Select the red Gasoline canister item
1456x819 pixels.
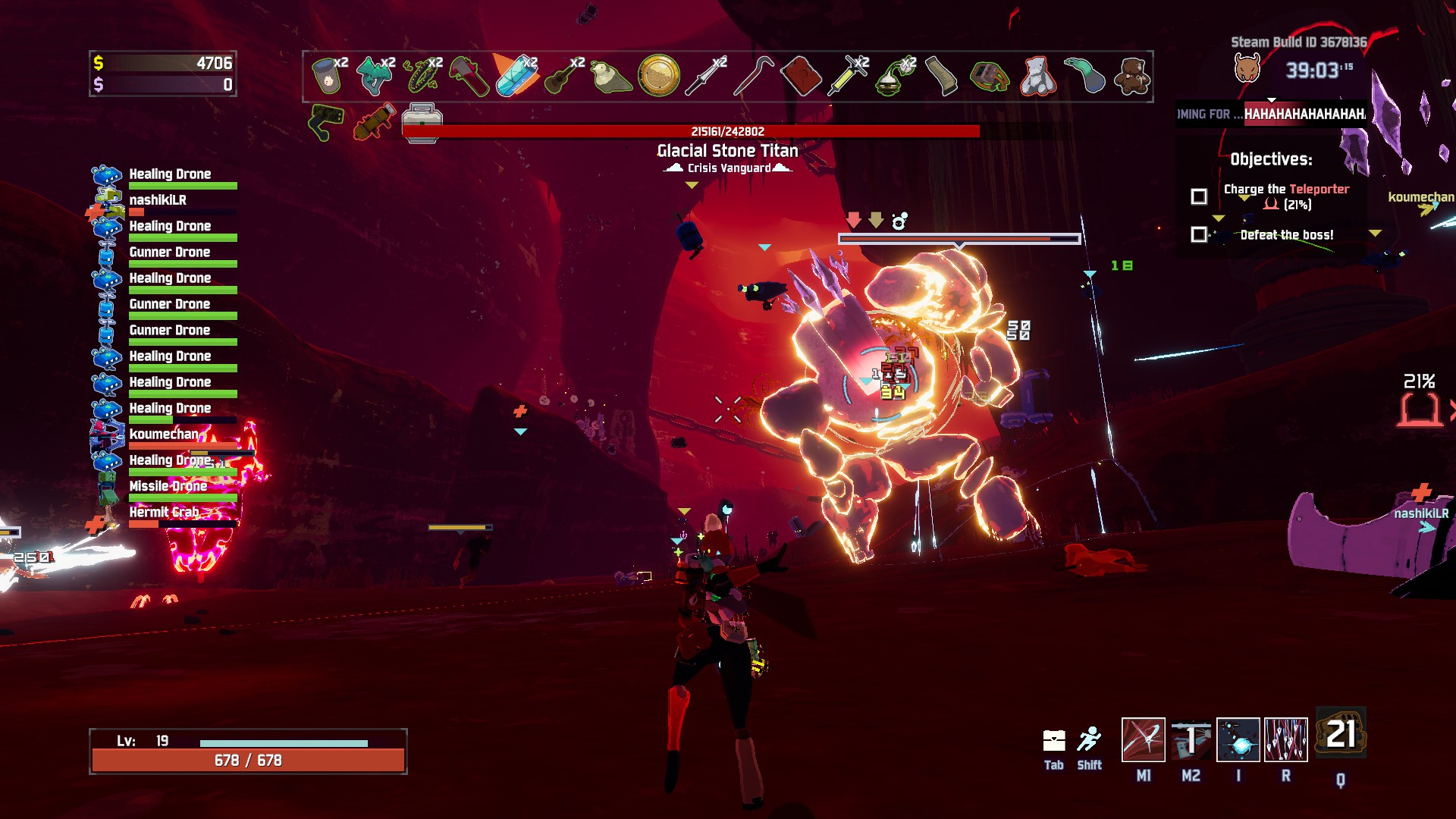click(x=801, y=76)
